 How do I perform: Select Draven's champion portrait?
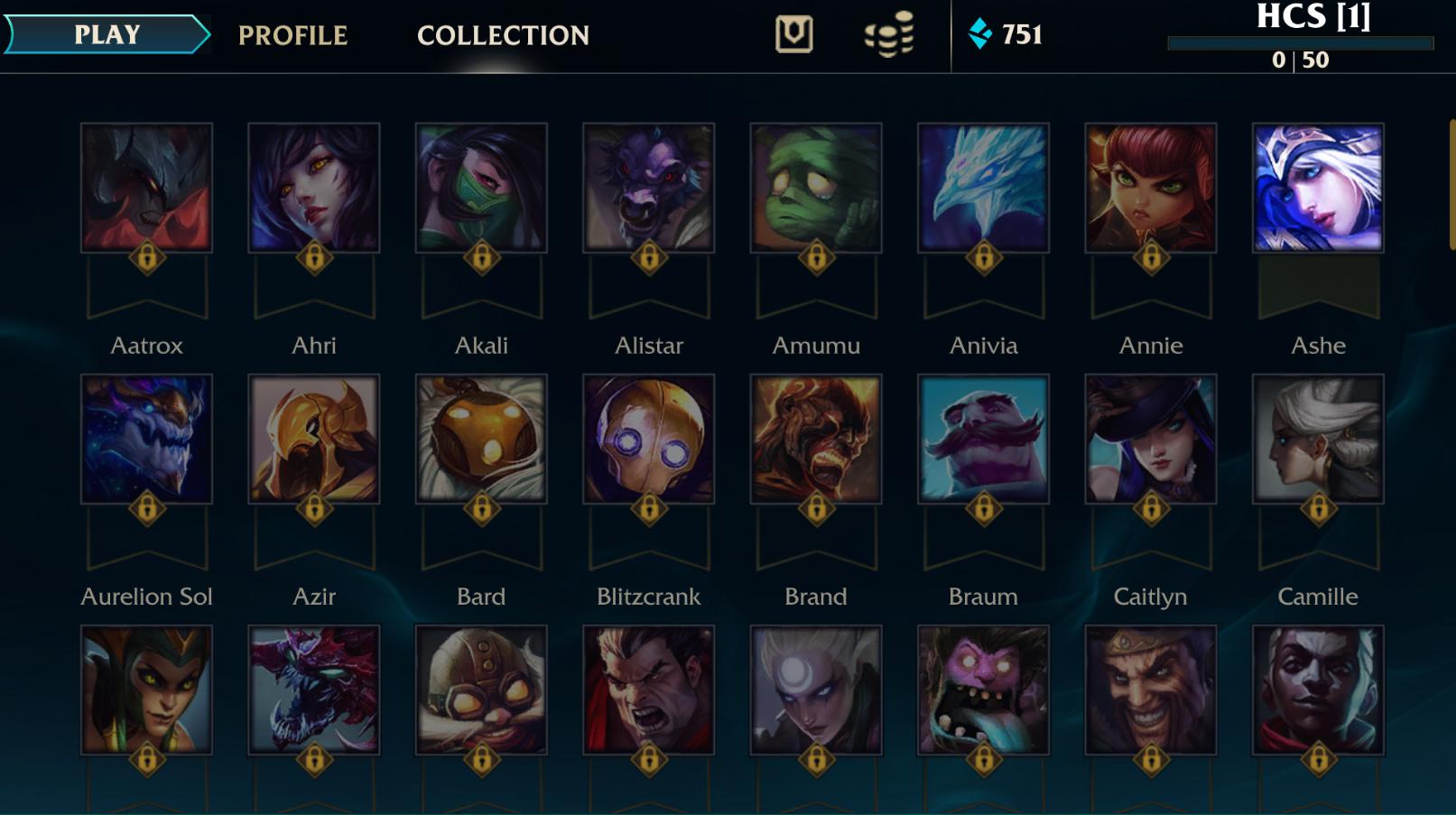pyautogui.click(x=1150, y=689)
